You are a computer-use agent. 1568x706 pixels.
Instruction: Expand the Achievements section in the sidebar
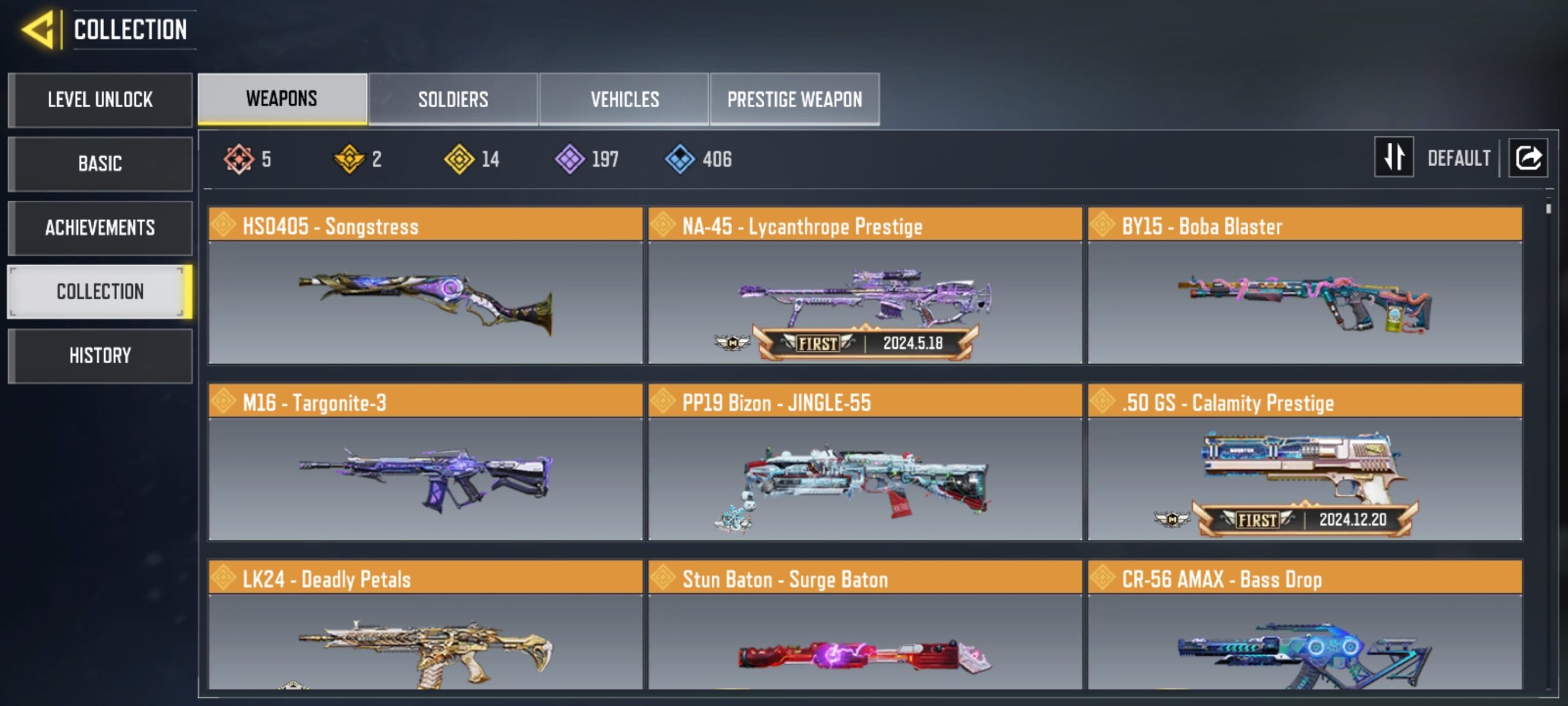(99, 227)
